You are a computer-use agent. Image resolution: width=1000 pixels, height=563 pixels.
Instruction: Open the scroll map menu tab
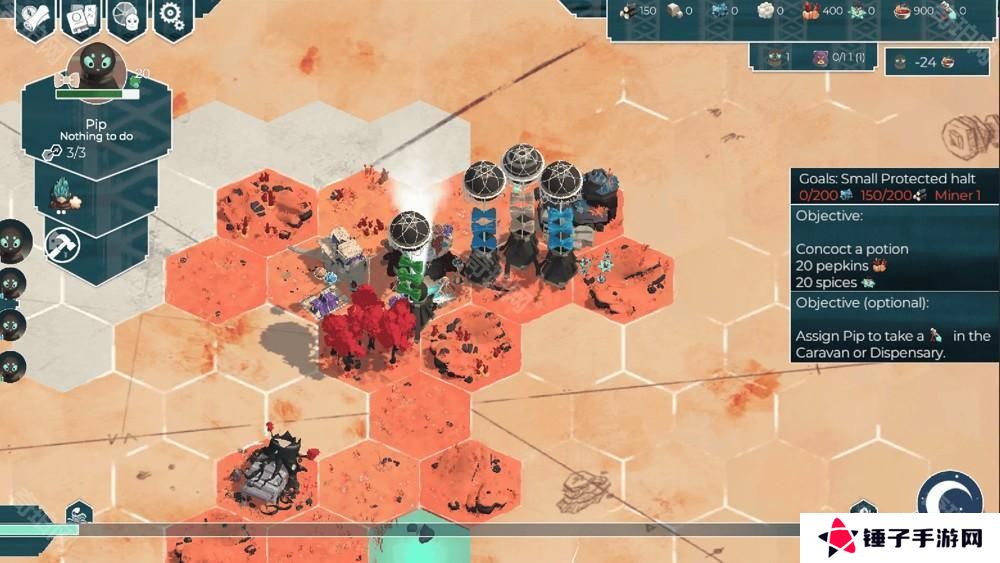pos(36,16)
